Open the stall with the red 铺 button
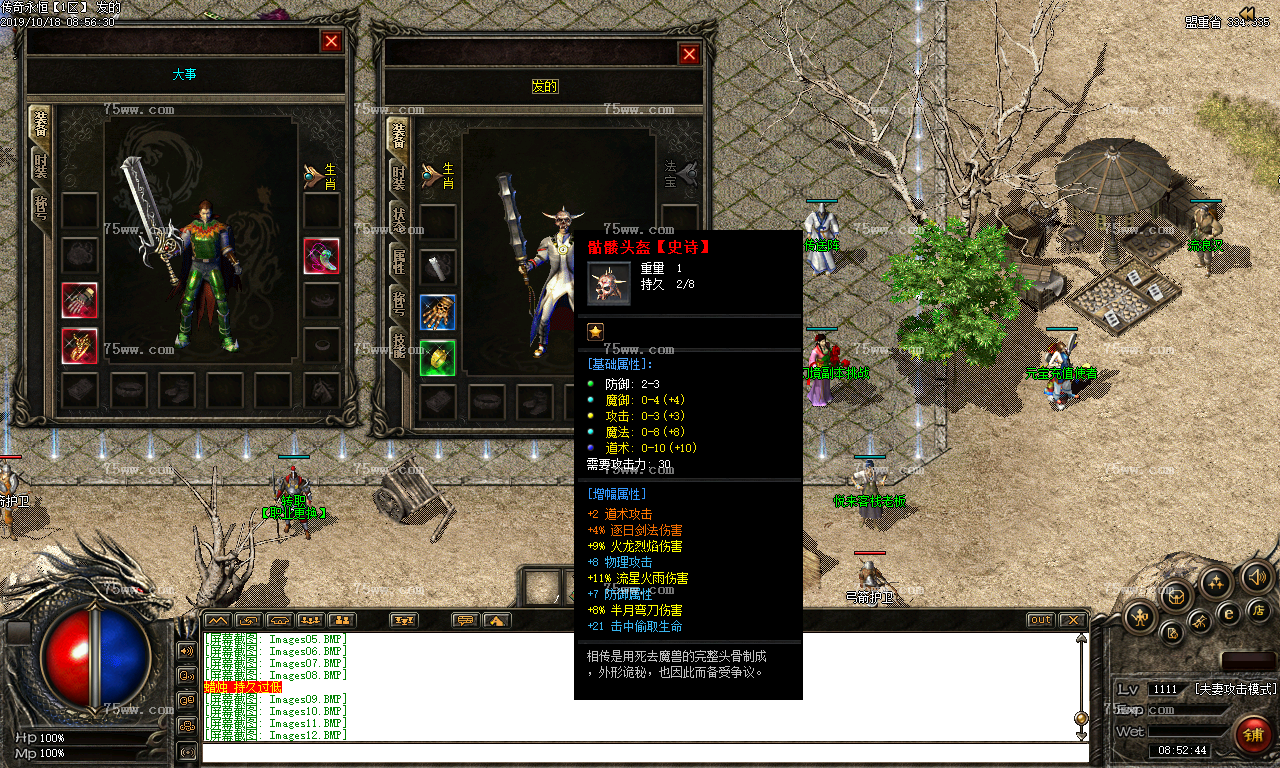 pos(1252,735)
